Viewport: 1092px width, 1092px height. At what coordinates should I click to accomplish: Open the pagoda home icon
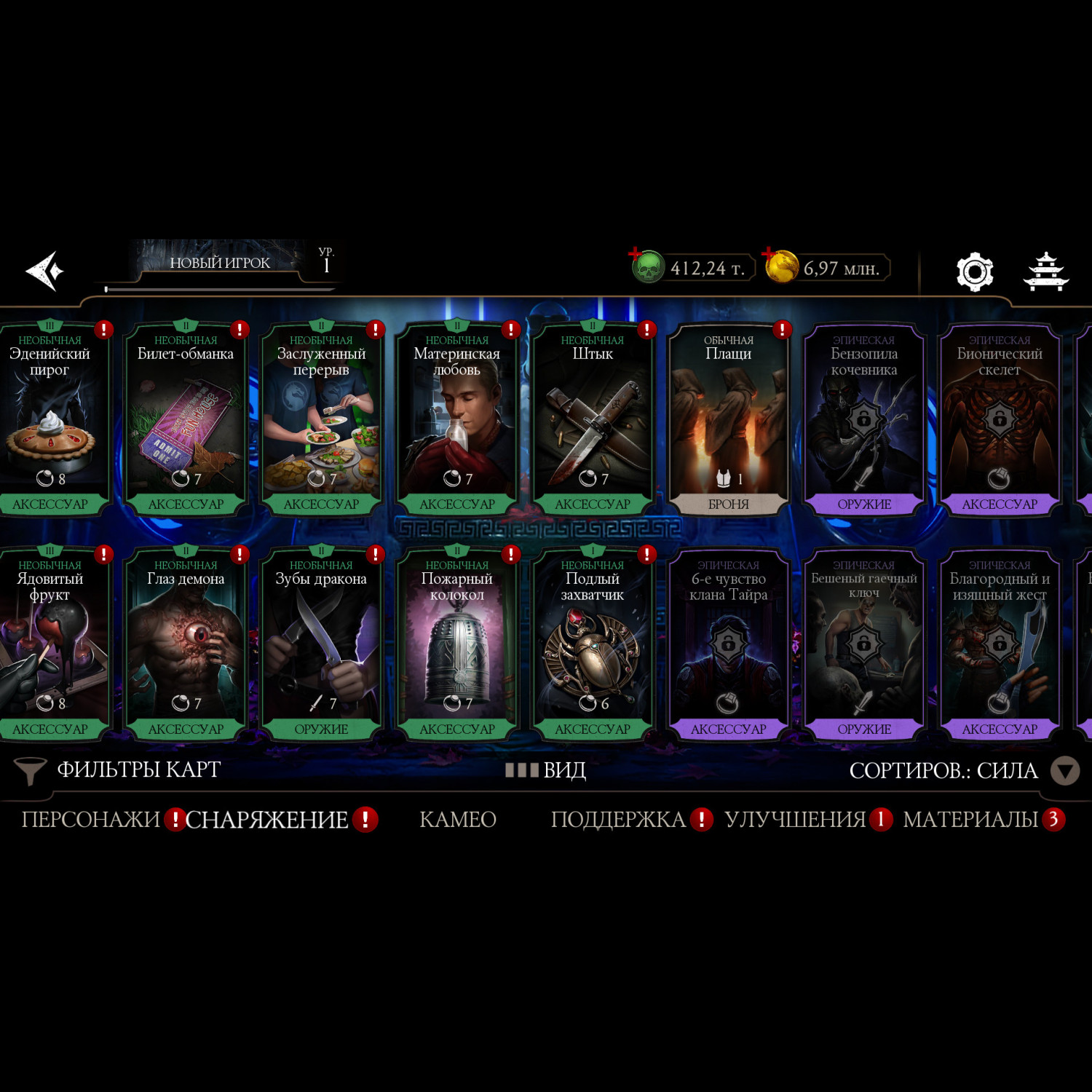point(1045,272)
